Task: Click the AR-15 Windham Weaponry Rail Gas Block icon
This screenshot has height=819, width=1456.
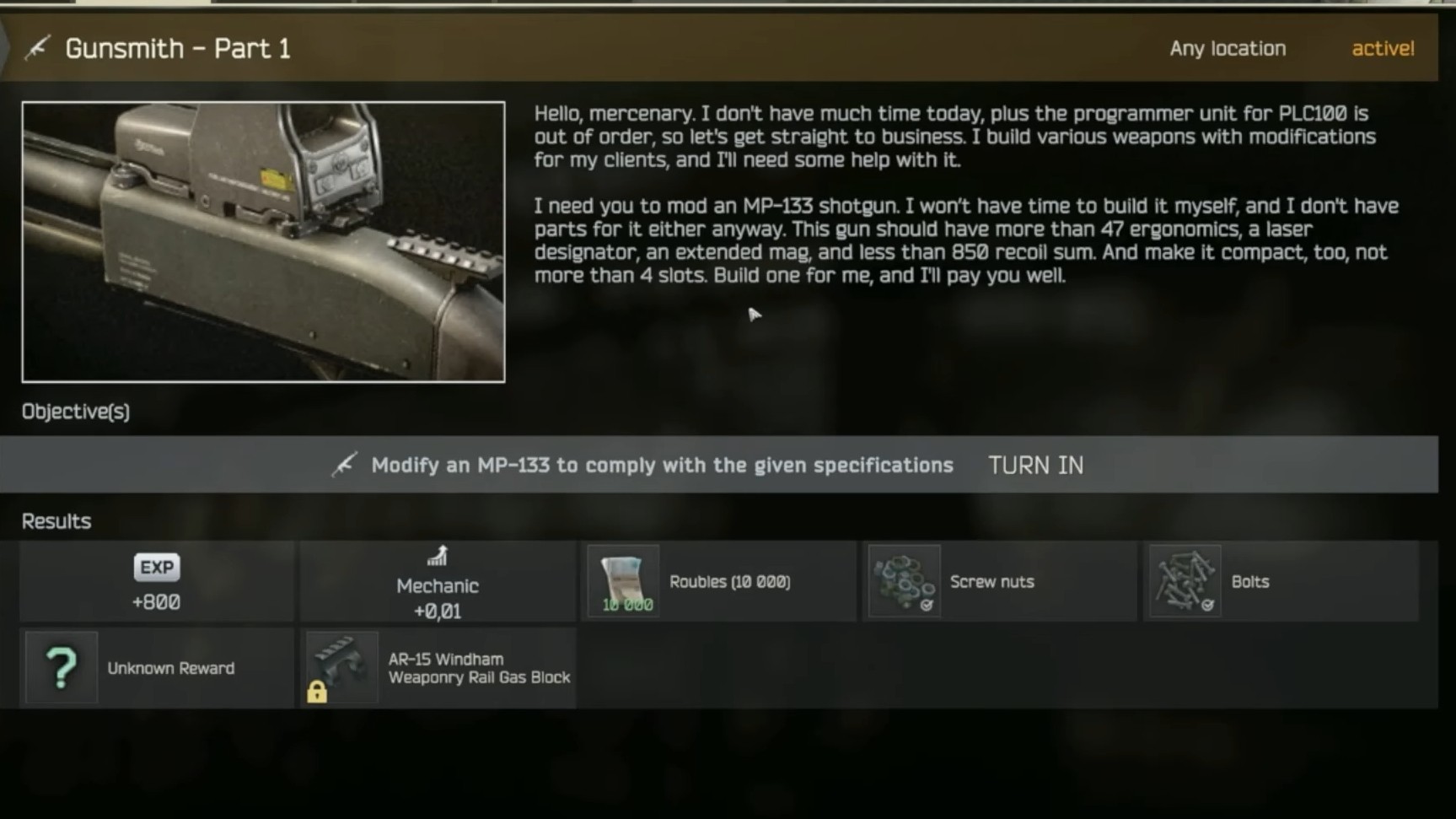Action: [341, 667]
